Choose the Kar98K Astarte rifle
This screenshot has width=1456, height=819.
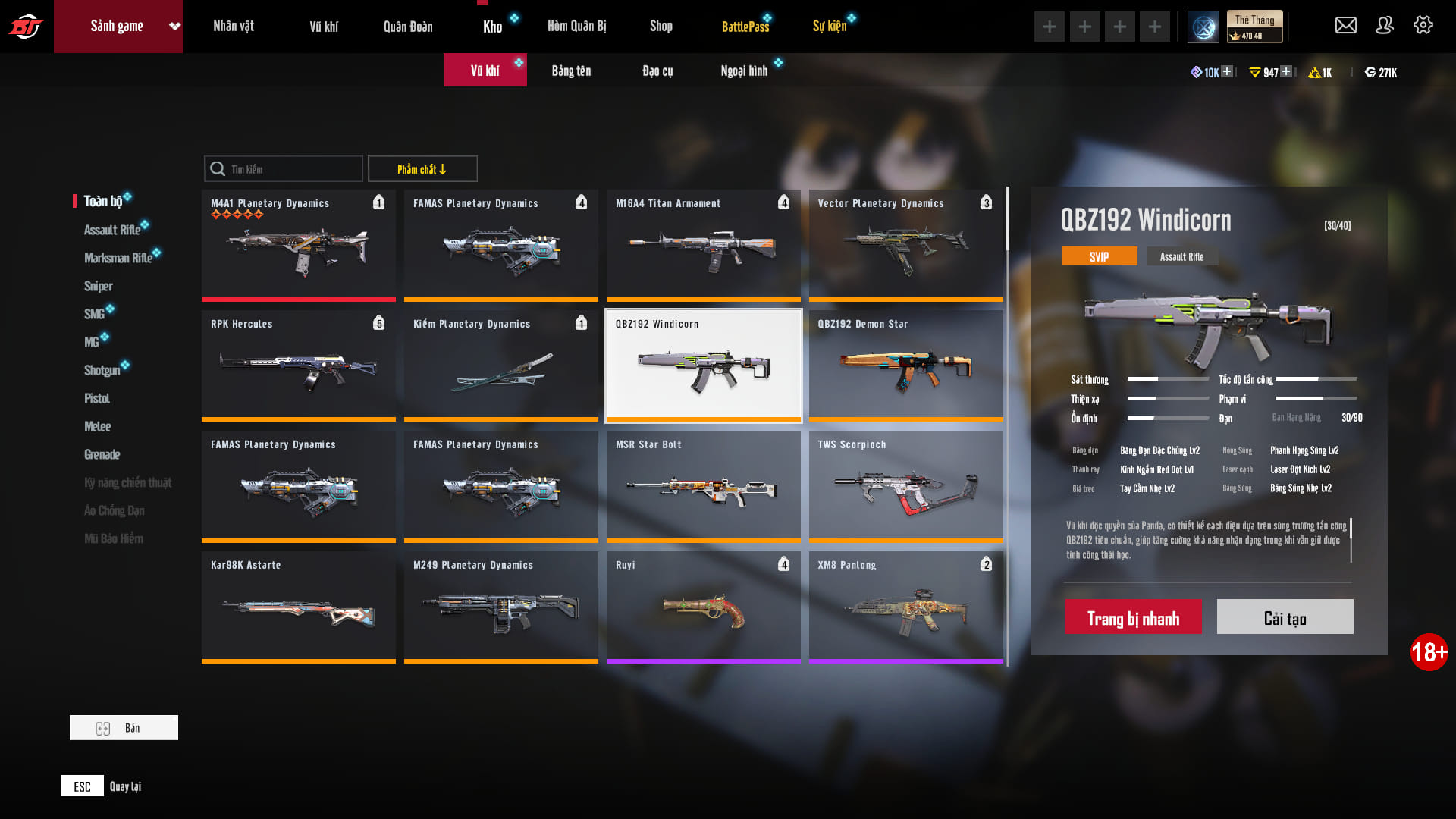pos(298,607)
